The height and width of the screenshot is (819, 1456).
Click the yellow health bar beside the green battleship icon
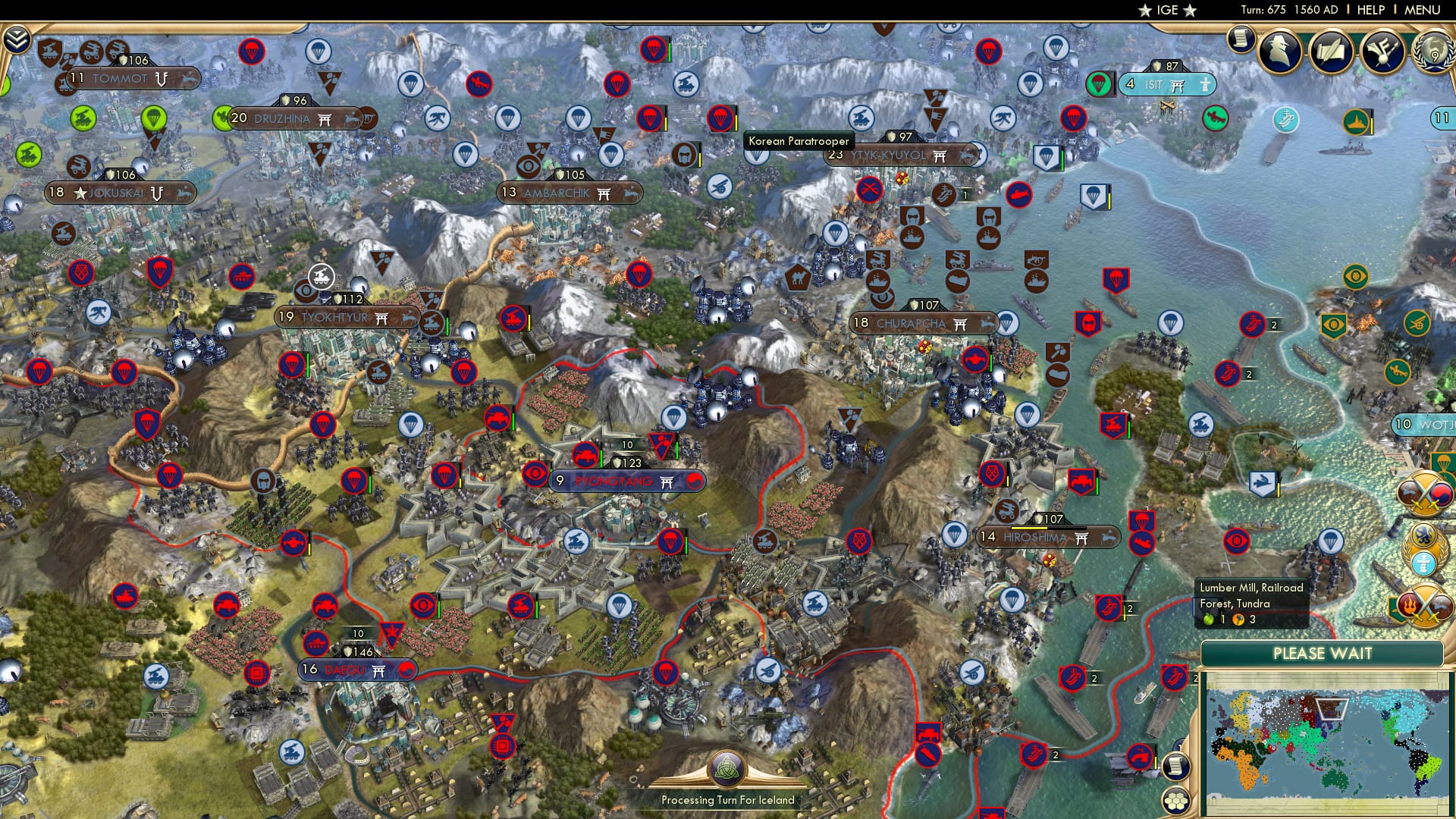coord(1372,123)
